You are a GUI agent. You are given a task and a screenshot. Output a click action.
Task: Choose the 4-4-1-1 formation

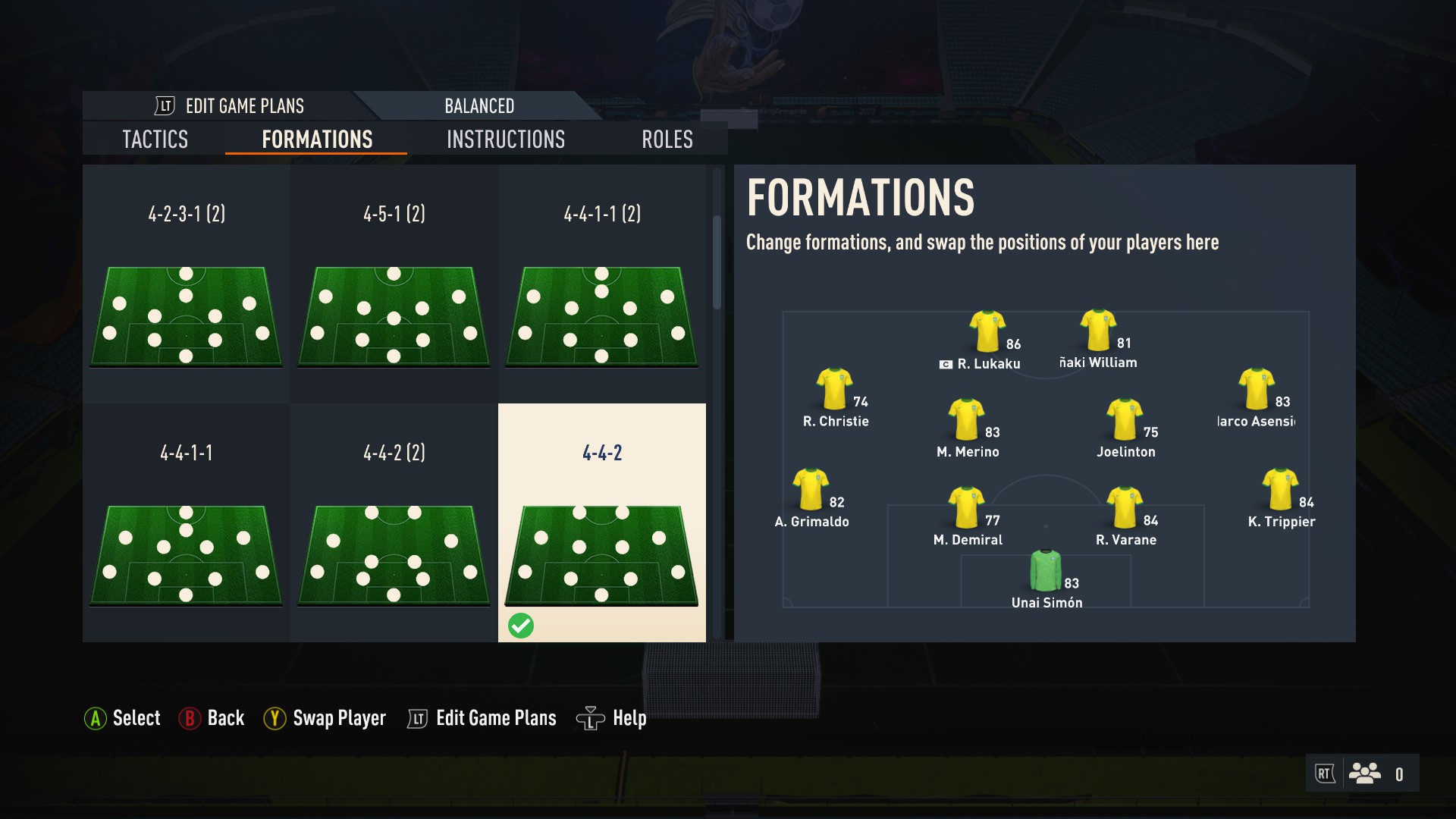(x=187, y=522)
